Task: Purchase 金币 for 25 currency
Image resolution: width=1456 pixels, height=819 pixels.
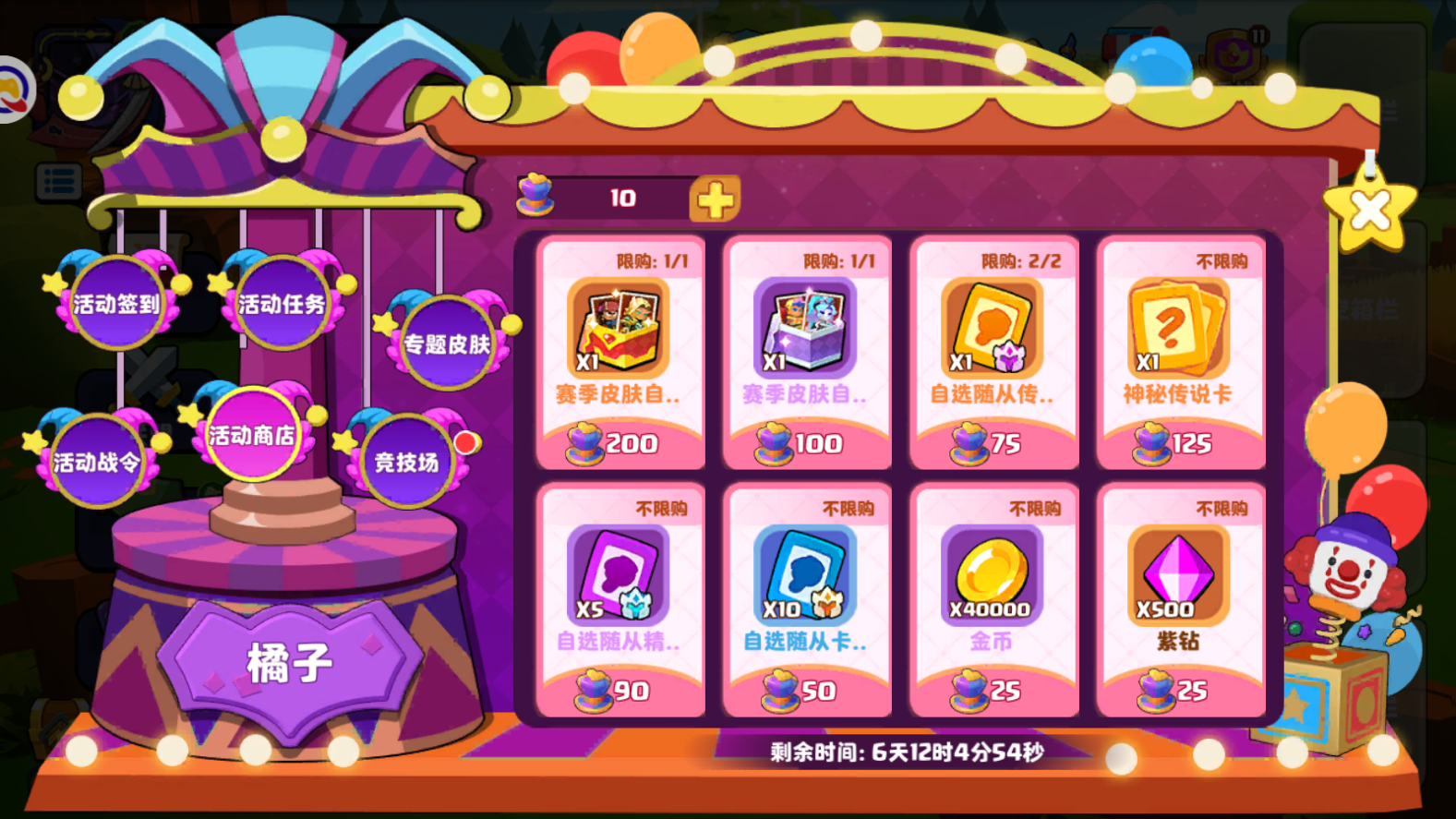Action: point(993,690)
